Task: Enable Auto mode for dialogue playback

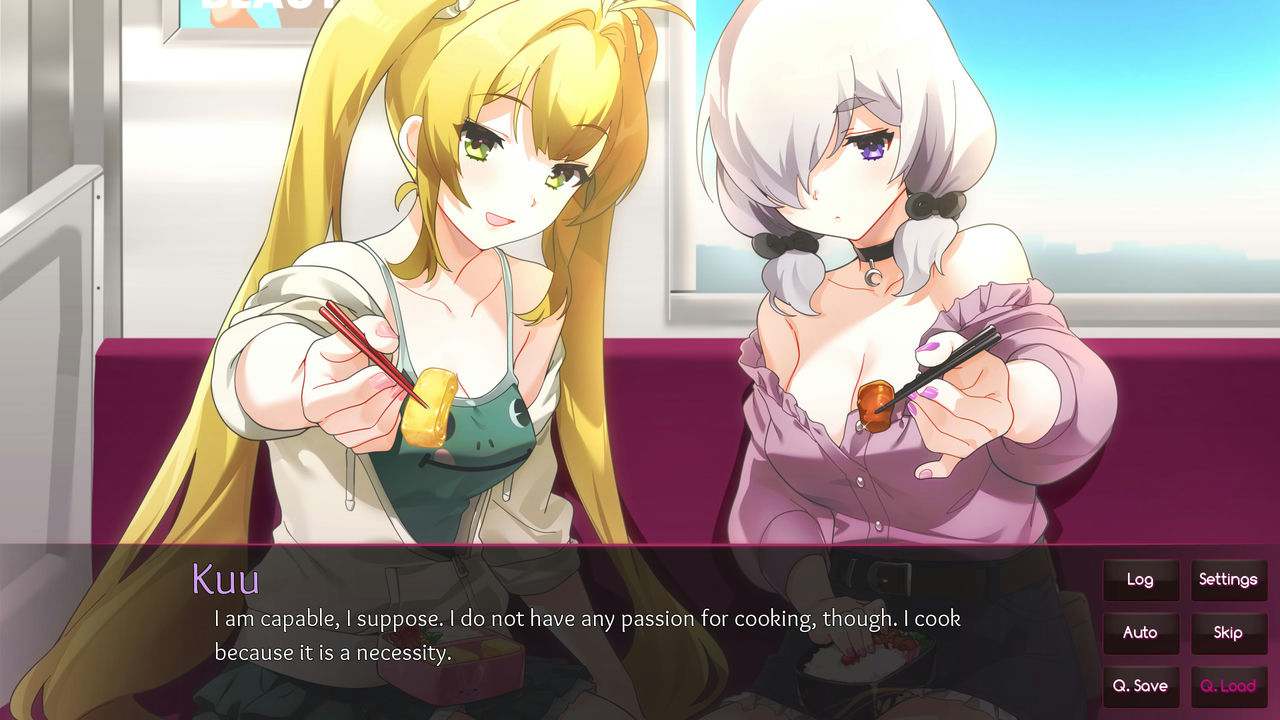Action: pos(1141,633)
